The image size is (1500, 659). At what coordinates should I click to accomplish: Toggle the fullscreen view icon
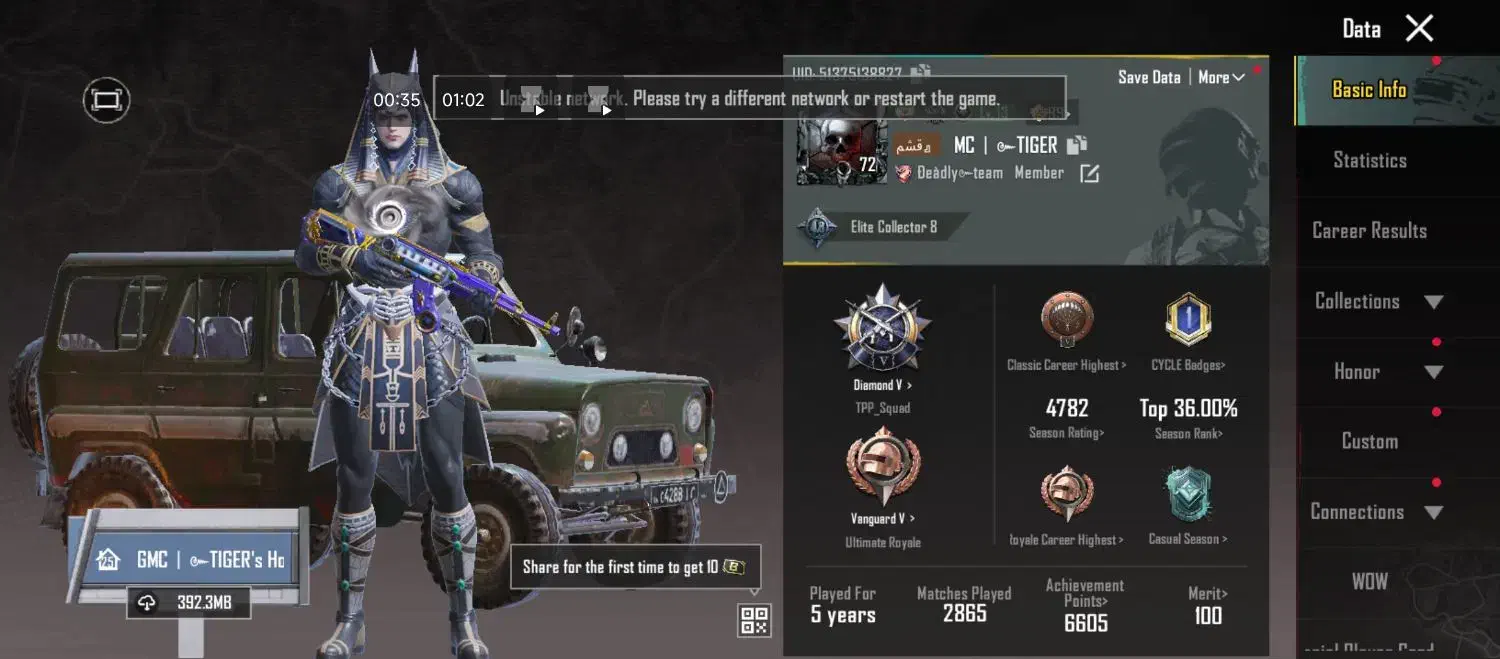tap(106, 100)
